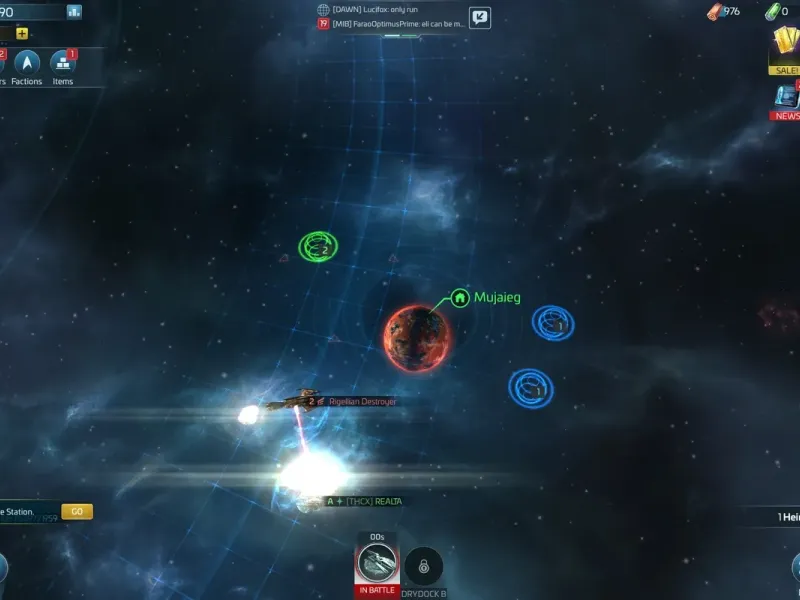Expand the chat window arrow button
This screenshot has width=800, height=600.
[480, 16]
